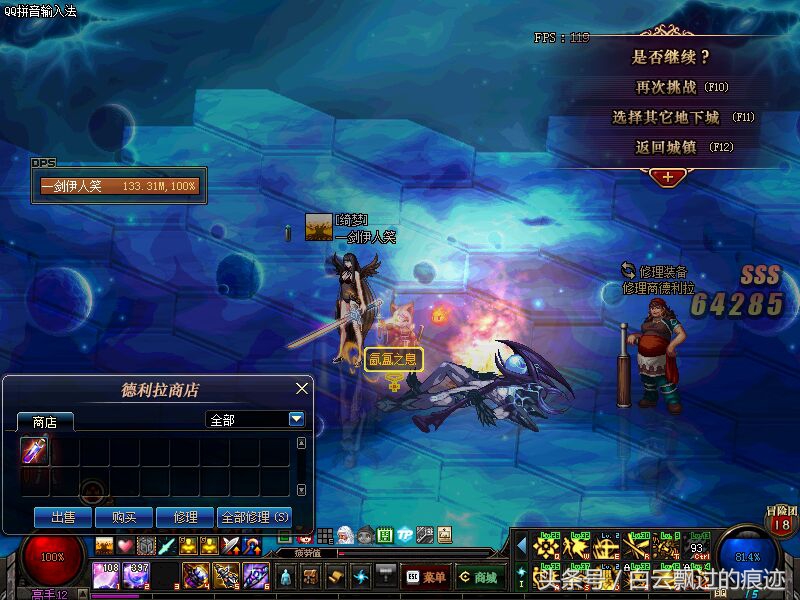
Task: Open the ESC 菜单 menu button
Action: 426,577
